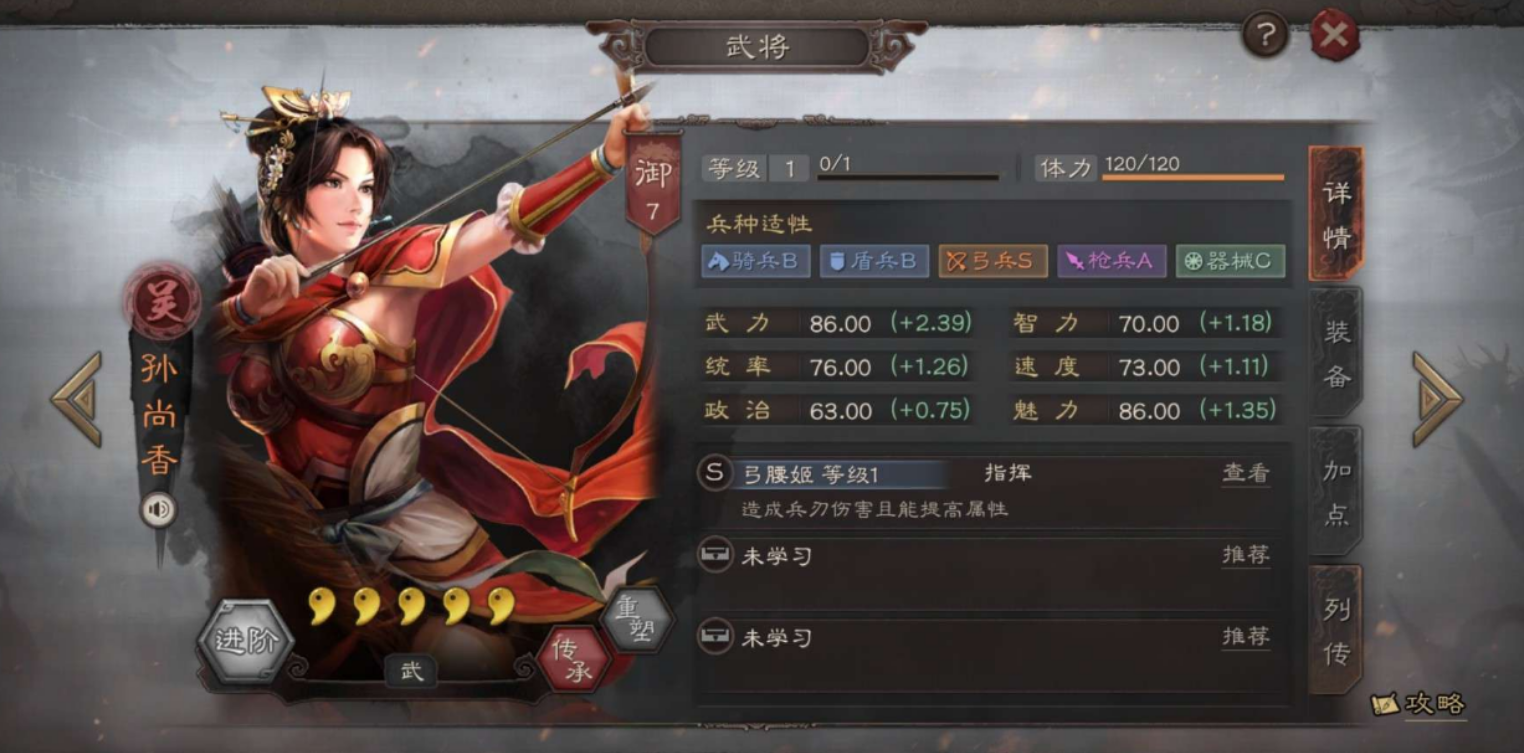Toggle the character voice speaker icon

[x=158, y=510]
